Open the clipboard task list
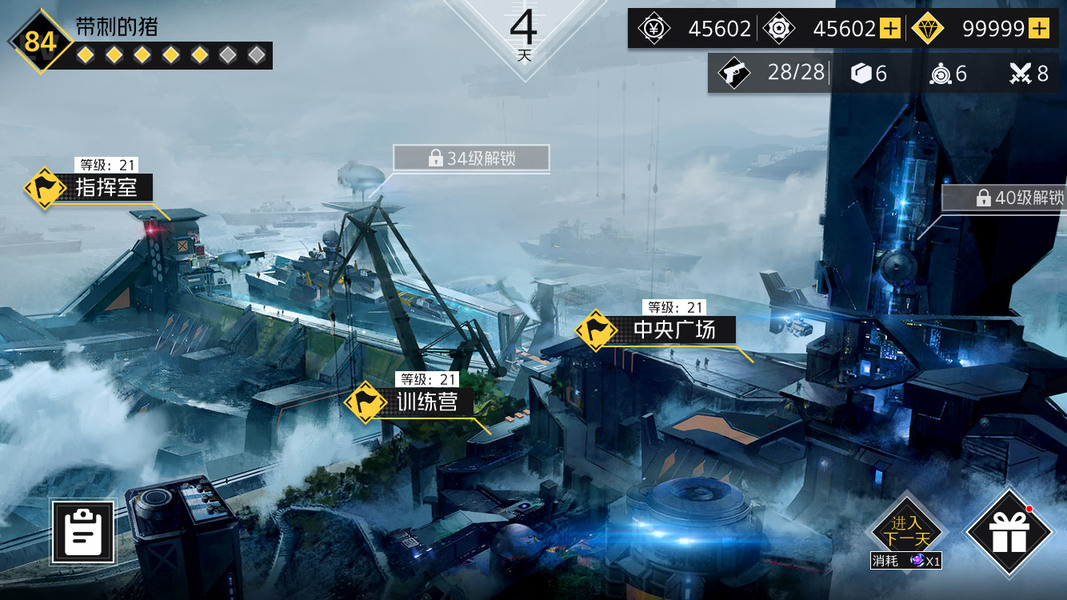 [x=83, y=533]
